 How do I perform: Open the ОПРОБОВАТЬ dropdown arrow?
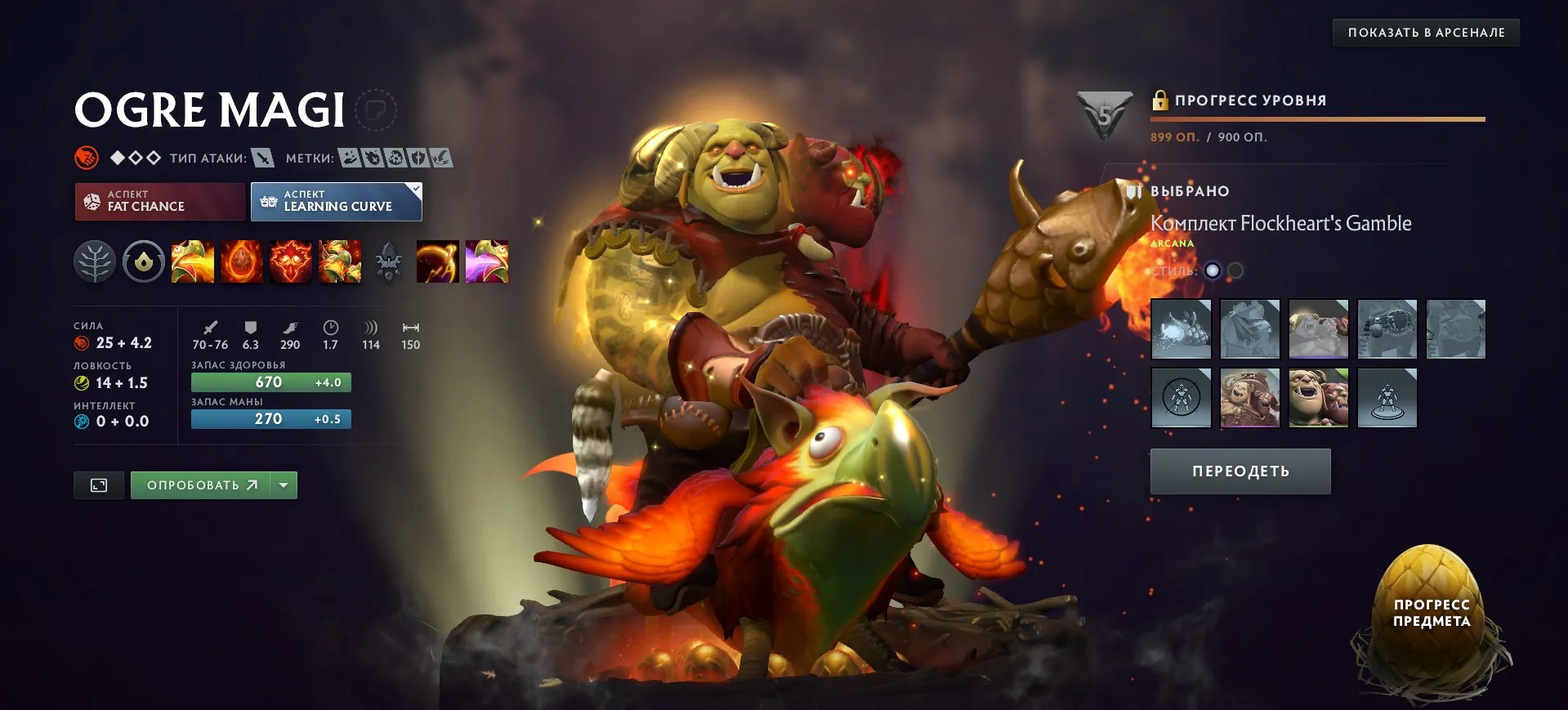point(283,484)
